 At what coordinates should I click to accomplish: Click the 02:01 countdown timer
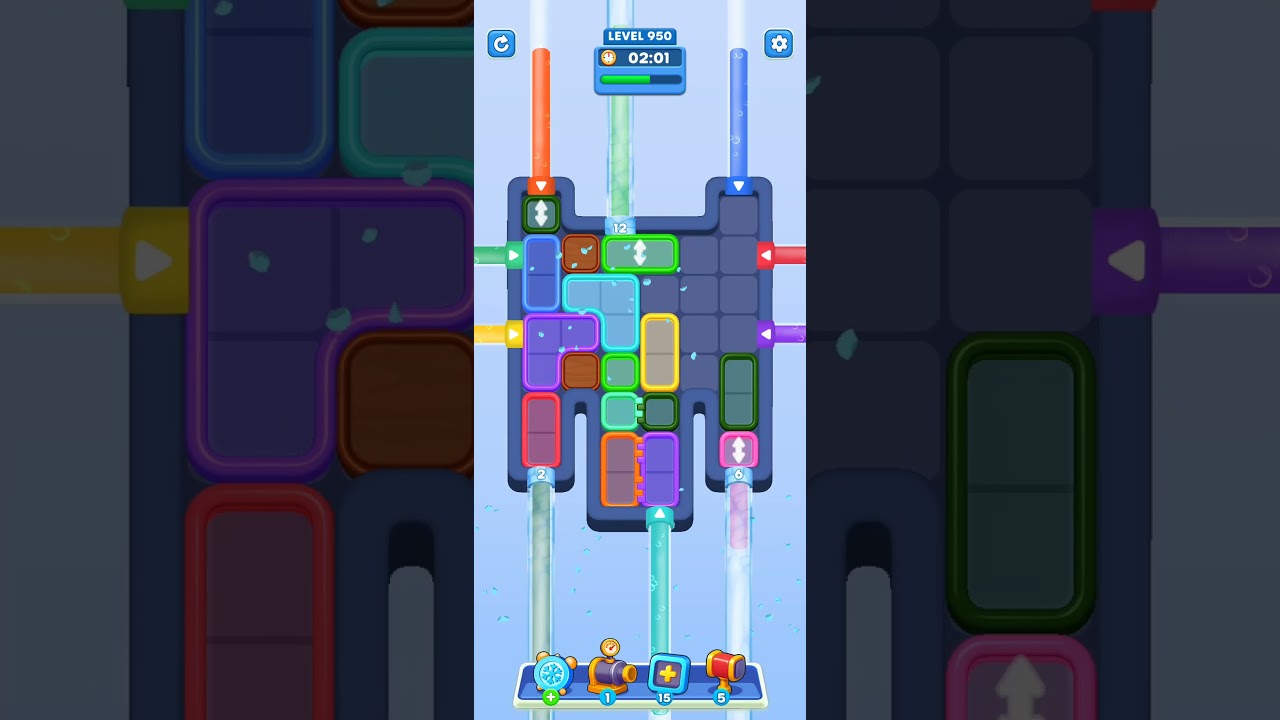[648, 58]
